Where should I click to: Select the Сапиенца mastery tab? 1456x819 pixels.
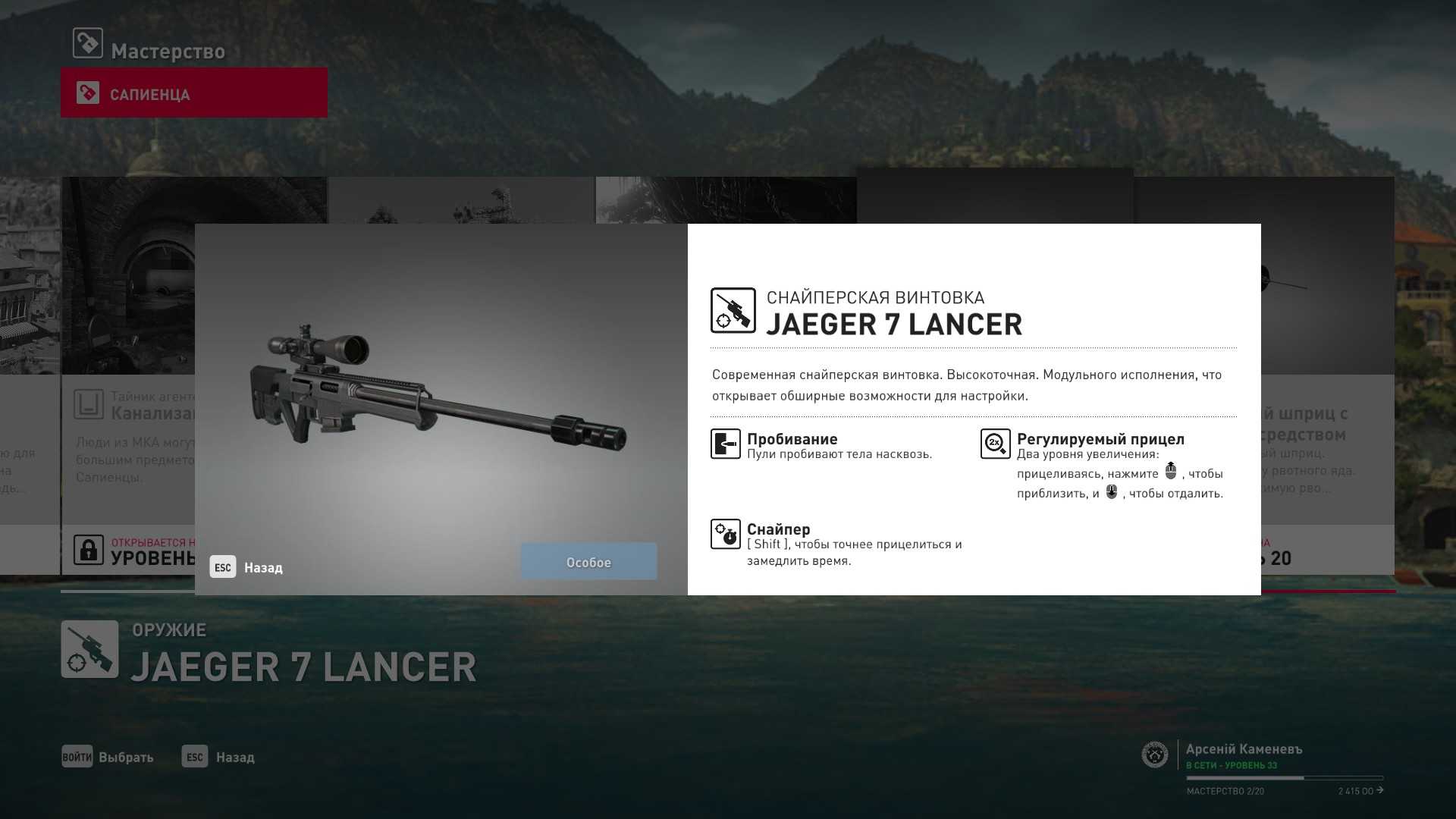click(193, 93)
